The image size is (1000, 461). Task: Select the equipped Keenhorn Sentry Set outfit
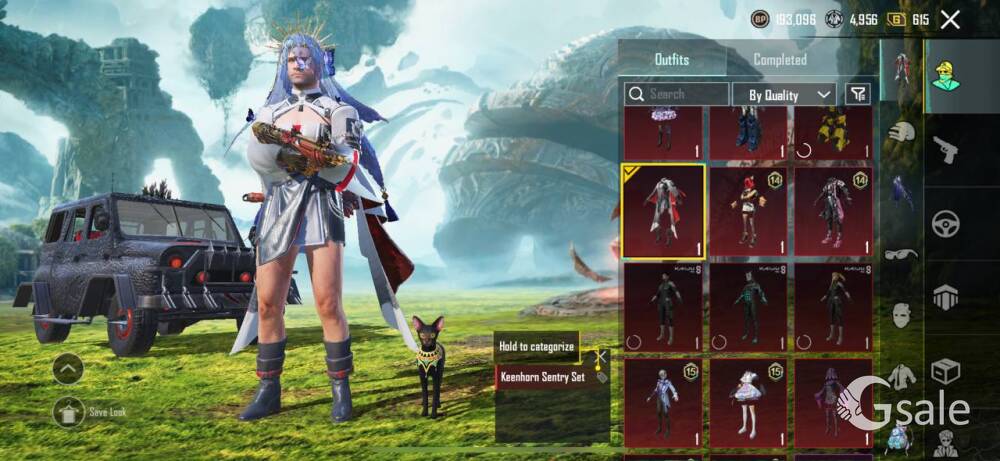tap(663, 211)
